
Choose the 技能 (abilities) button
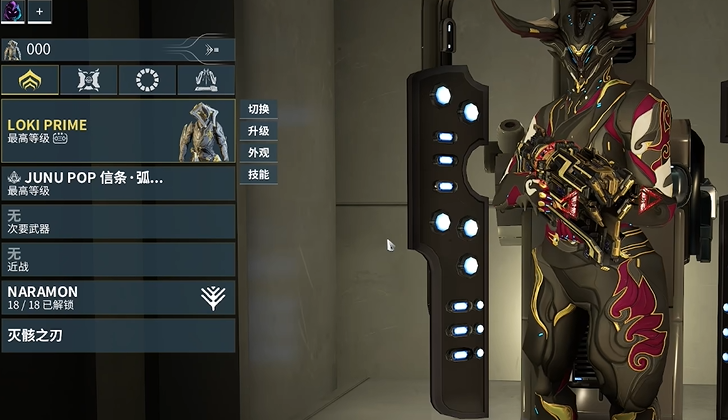(258, 175)
